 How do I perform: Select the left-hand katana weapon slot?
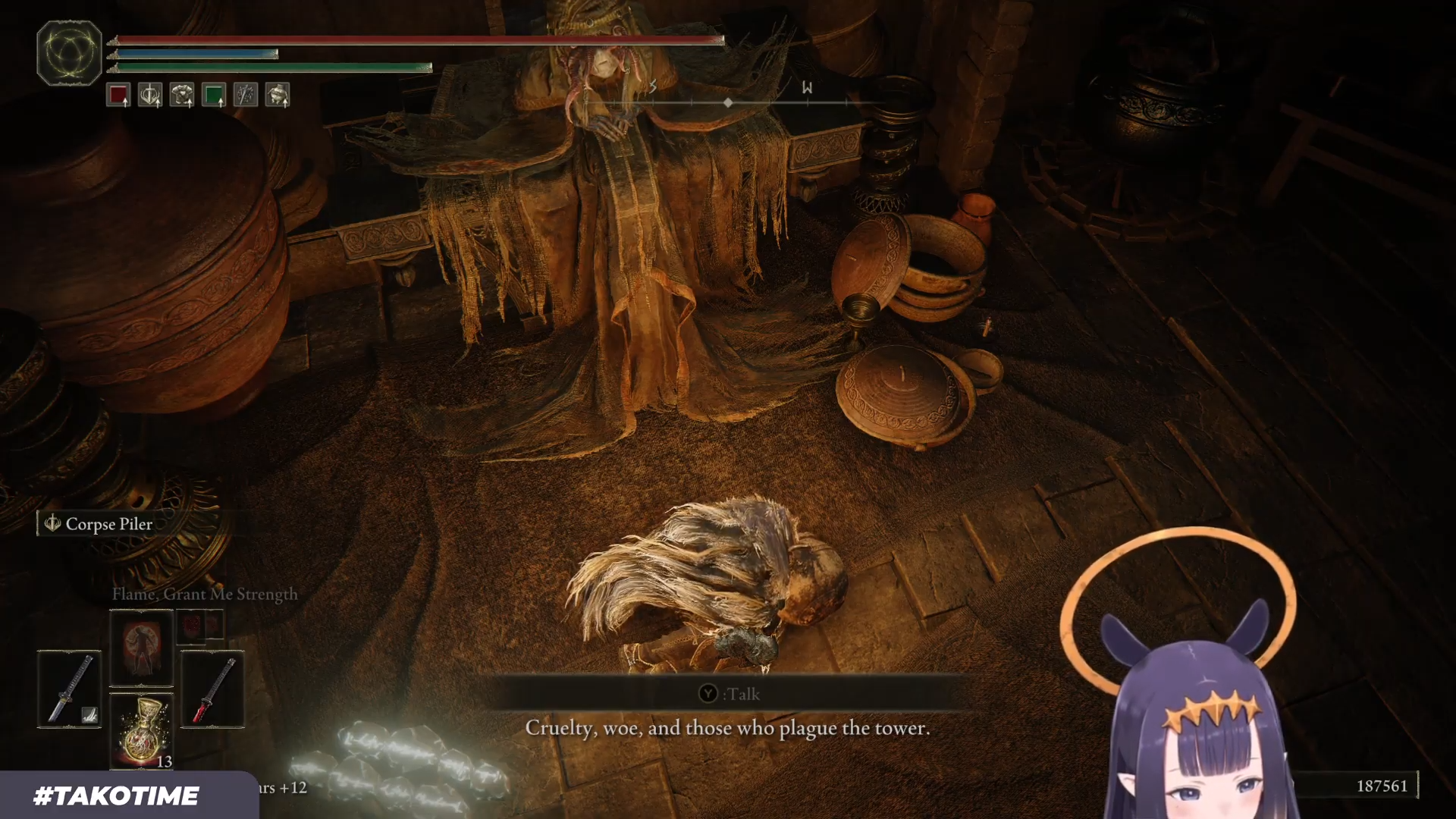click(x=69, y=689)
